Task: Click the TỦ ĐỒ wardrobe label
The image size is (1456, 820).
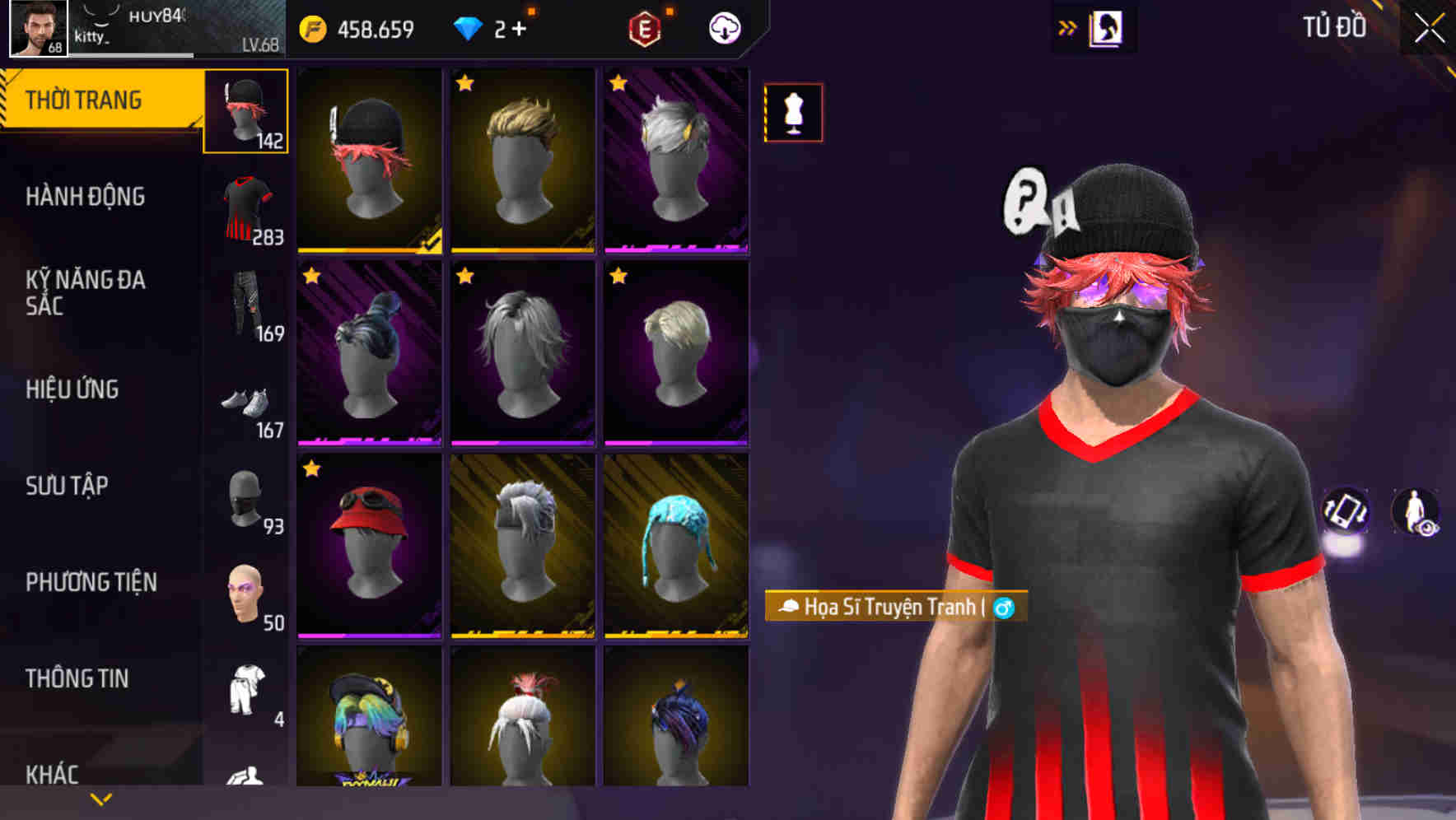Action: pyautogui.click(x=1336, y=26)
